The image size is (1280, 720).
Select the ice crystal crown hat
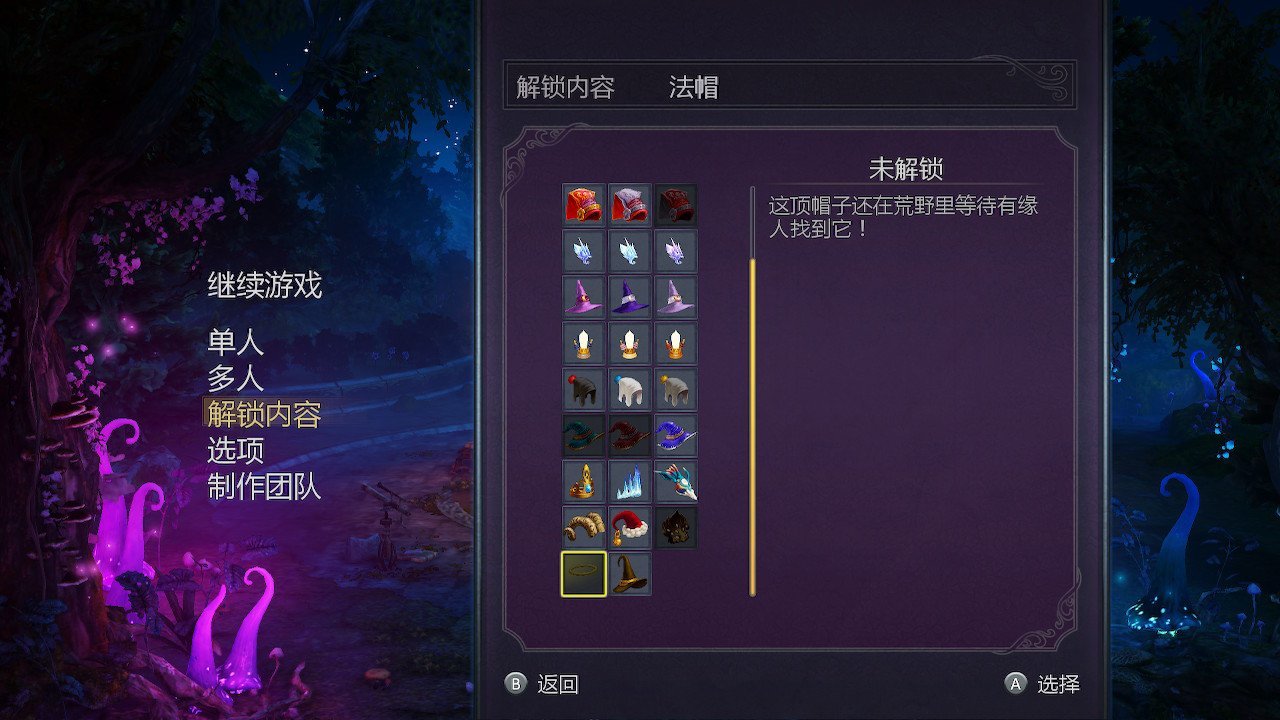click(630, 483)
